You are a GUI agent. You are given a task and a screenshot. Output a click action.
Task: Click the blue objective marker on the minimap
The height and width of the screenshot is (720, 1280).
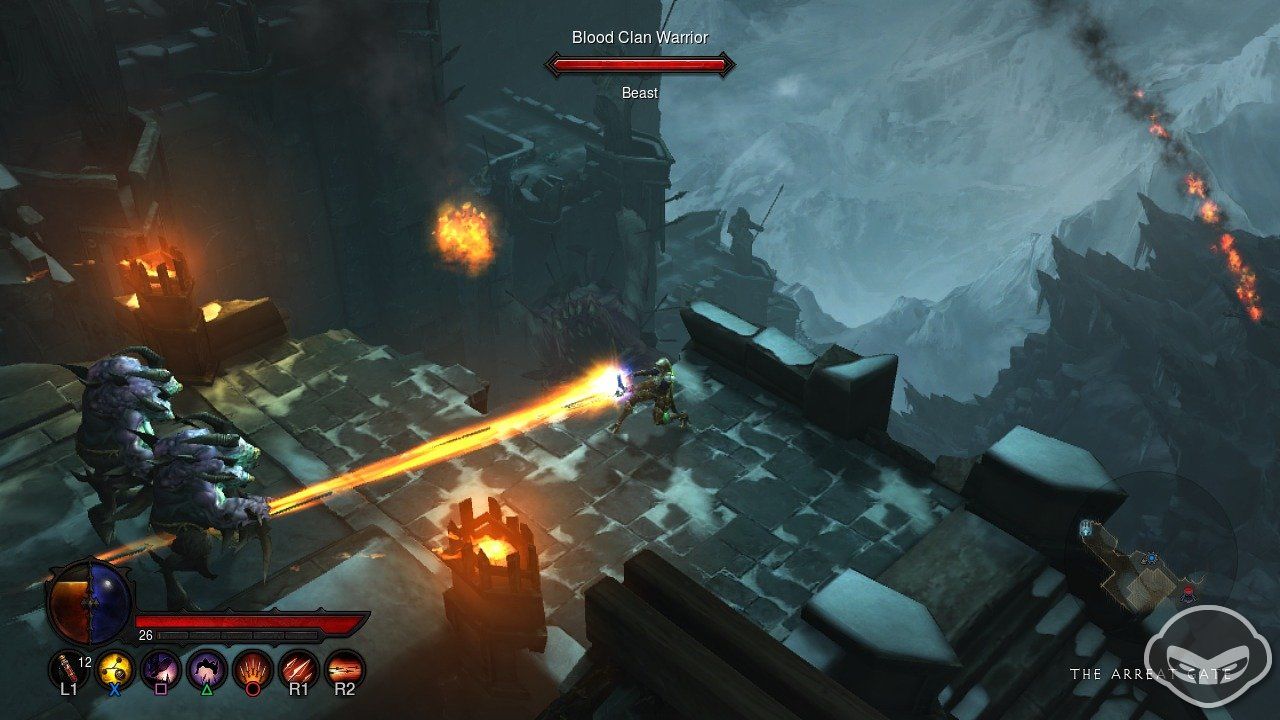[1152, 558]
